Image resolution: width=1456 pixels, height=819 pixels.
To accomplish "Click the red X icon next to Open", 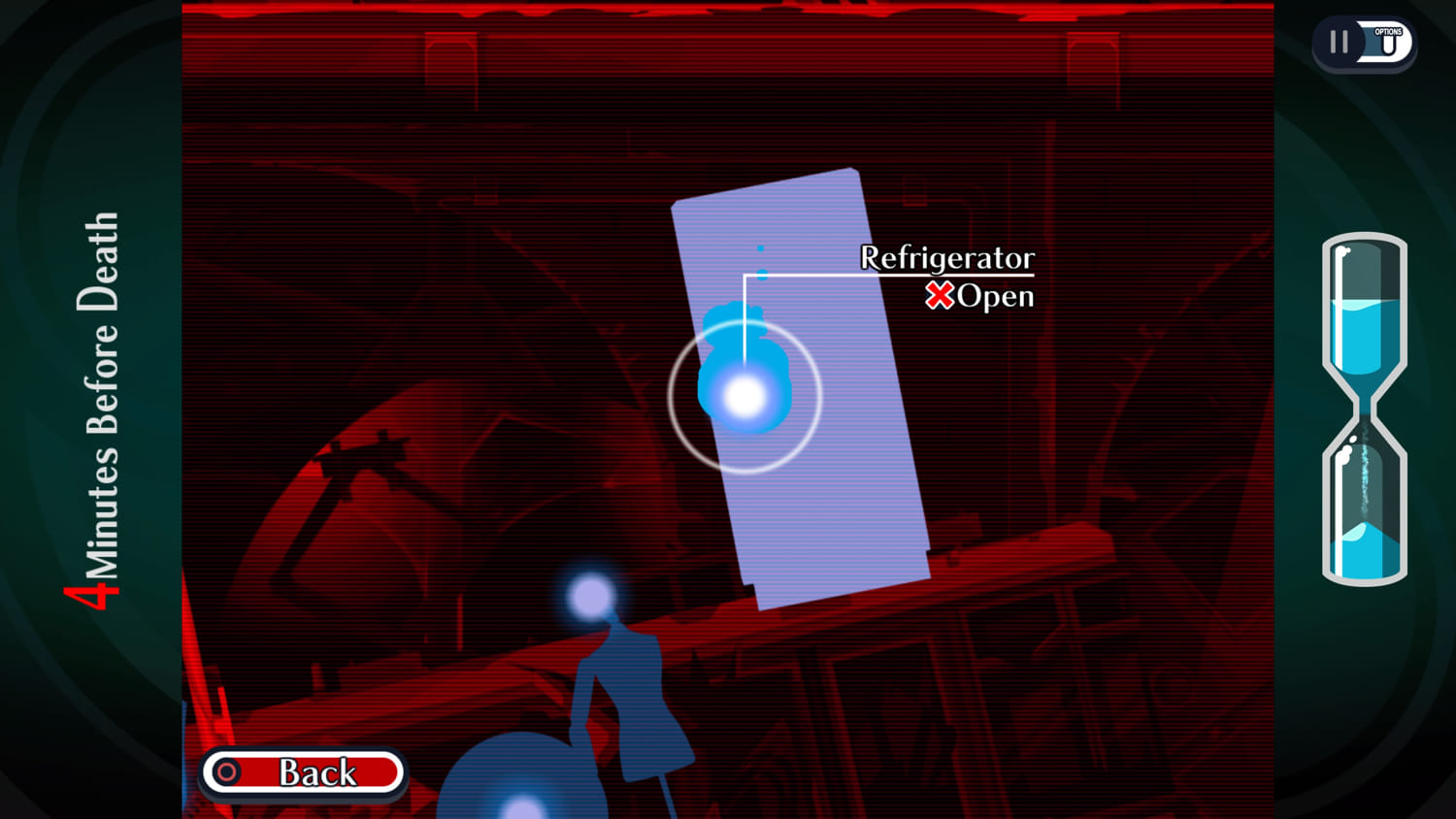I will click(940, 296).
